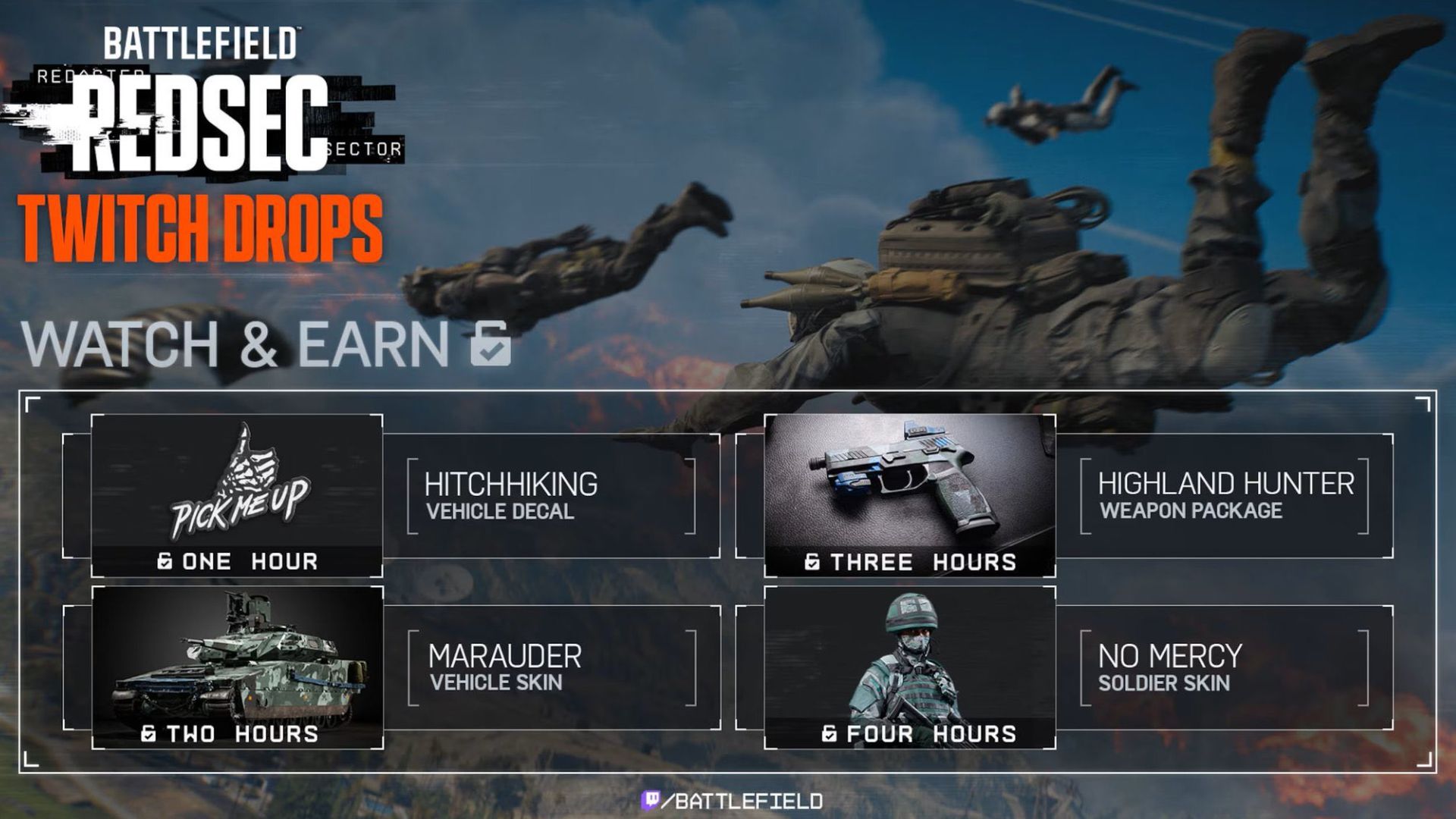Open the Twitch /BATTLEFIELD channel link

point(733,801)
